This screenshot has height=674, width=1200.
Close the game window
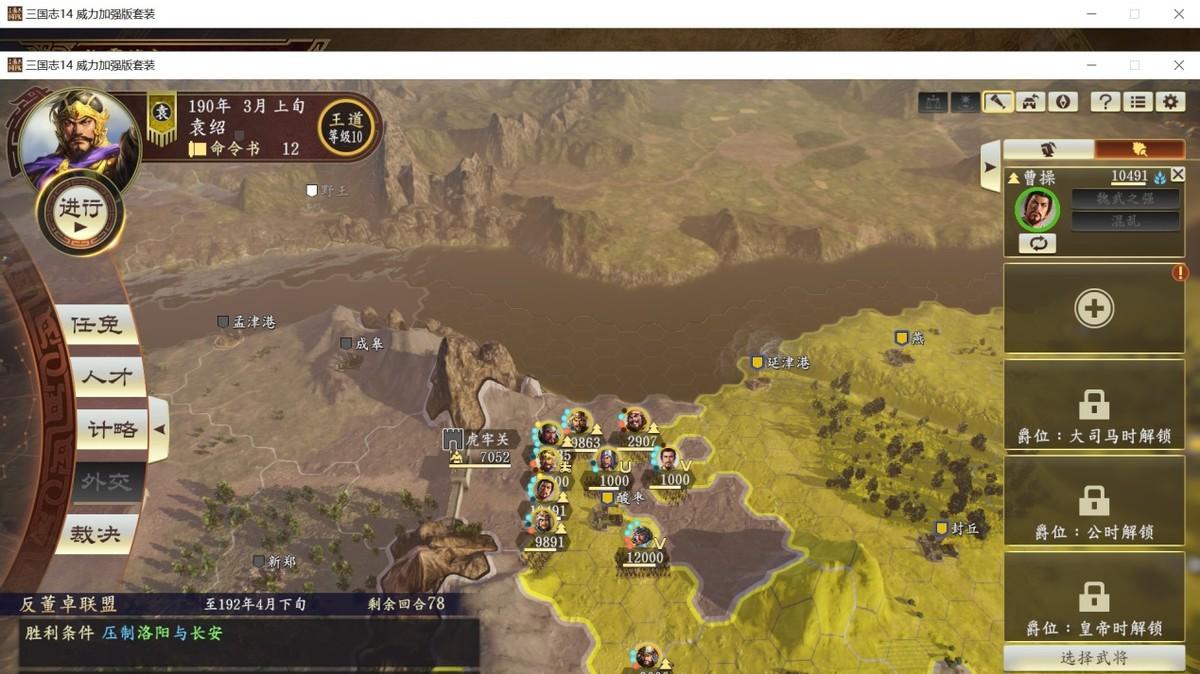(1179, 65)
